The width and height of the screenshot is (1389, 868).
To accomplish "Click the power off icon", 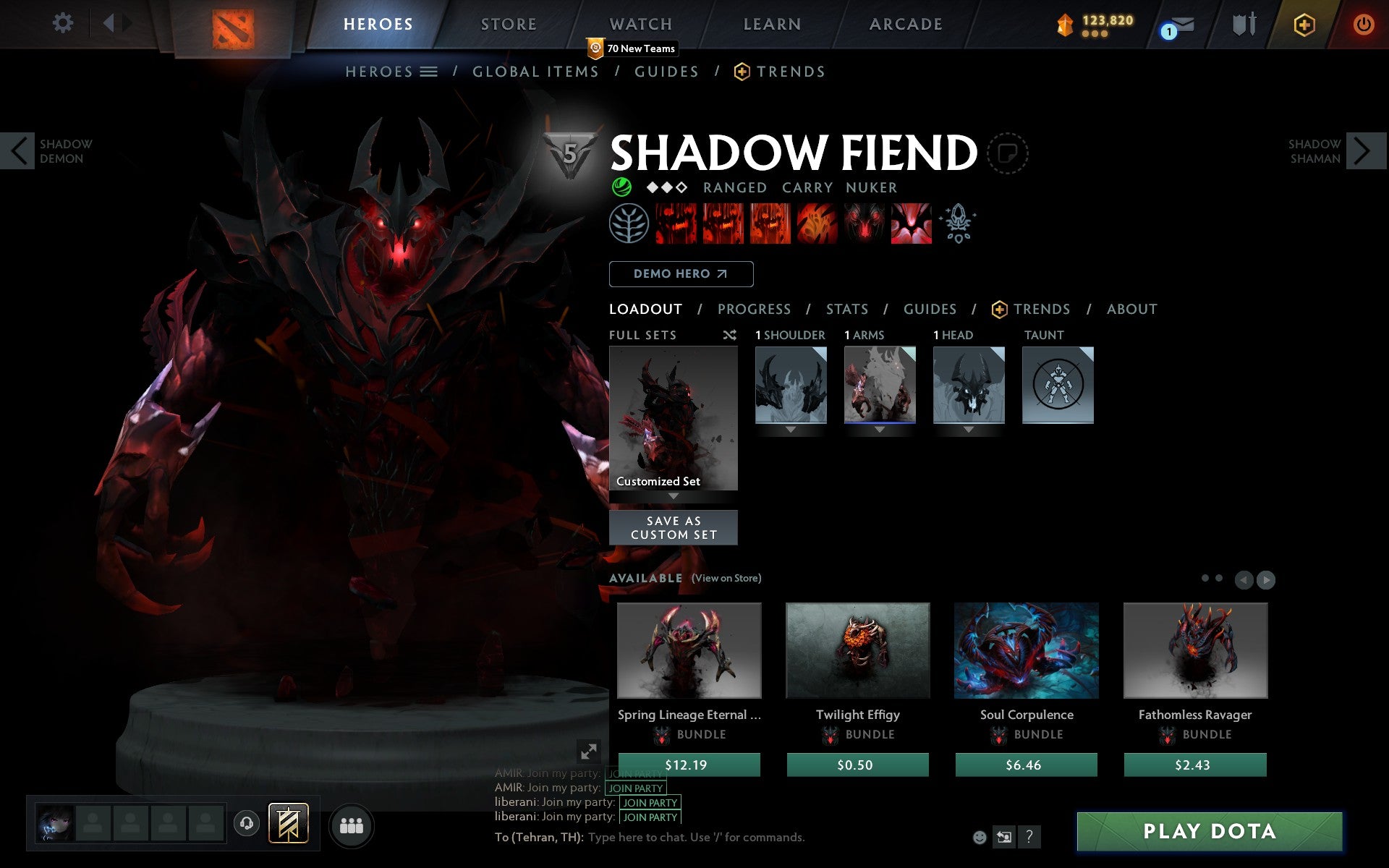I will (x=1364, y=24).
